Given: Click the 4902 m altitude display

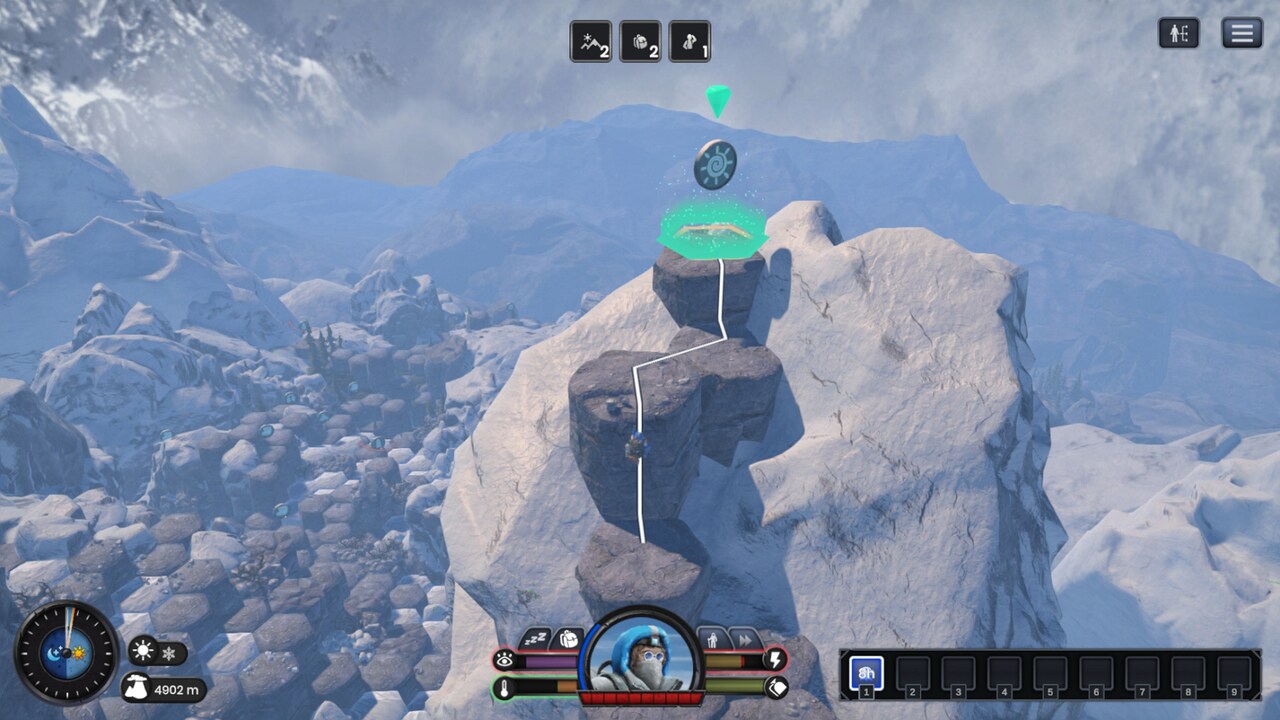Looking at the screenshot, I should [x=172, y=688].
